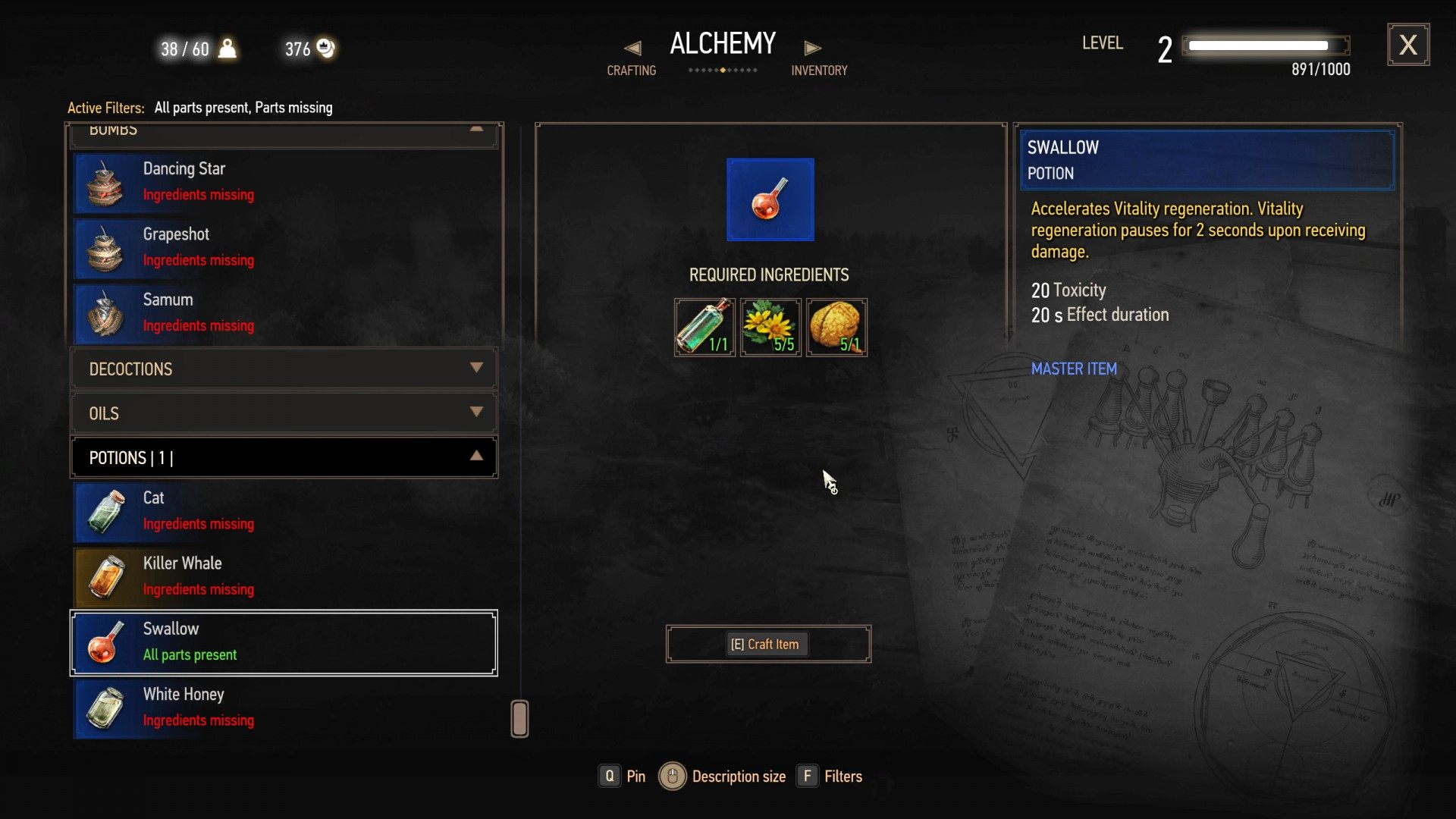Click the green bottle alcohol ingredient
Screen dimensions: 1456x819
[704, 328]
